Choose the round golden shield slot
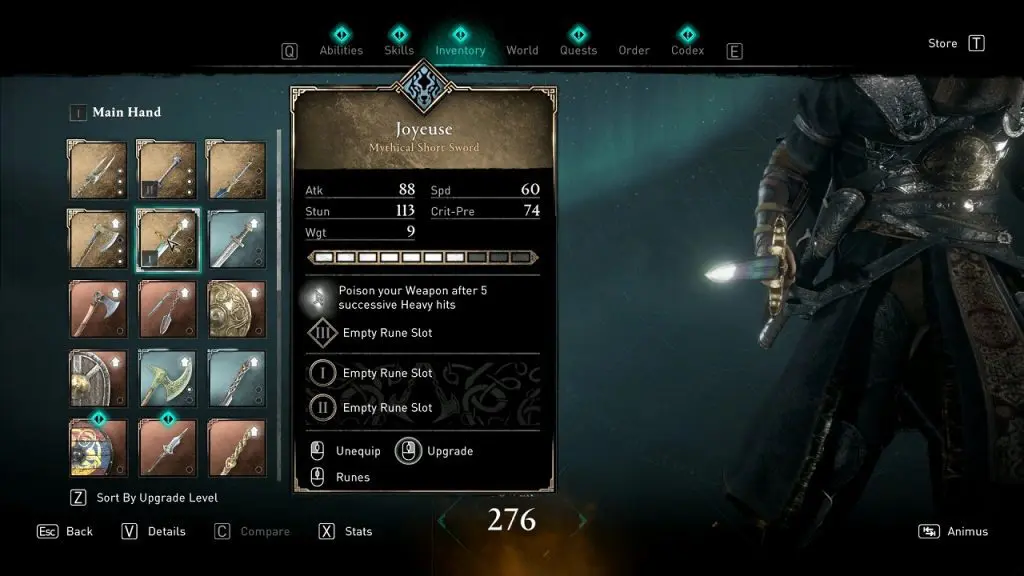Screen dimensions: 1024x576 237,309
